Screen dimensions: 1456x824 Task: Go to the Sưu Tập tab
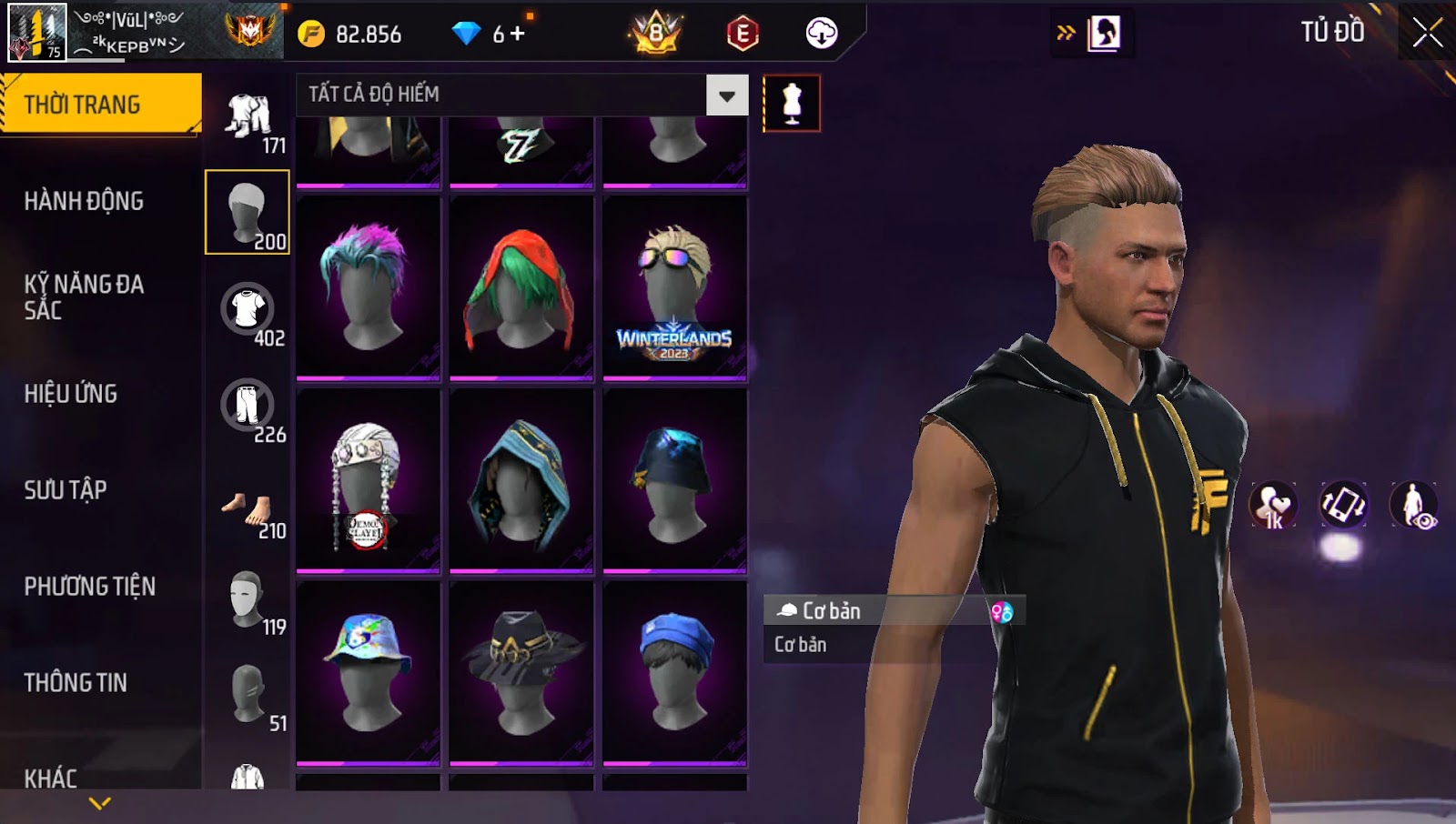point(66,490)
